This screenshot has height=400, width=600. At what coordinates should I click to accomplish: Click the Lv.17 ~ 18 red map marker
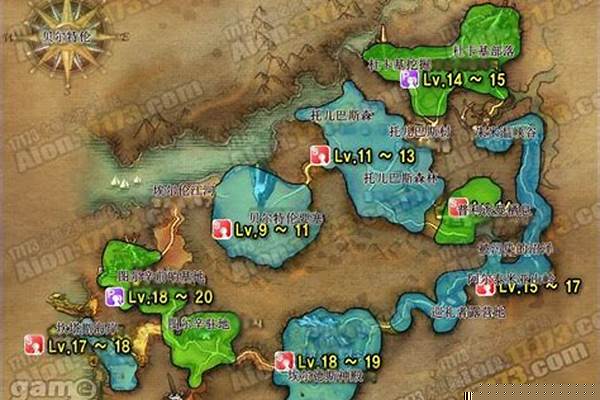click(x=34, y=346)
